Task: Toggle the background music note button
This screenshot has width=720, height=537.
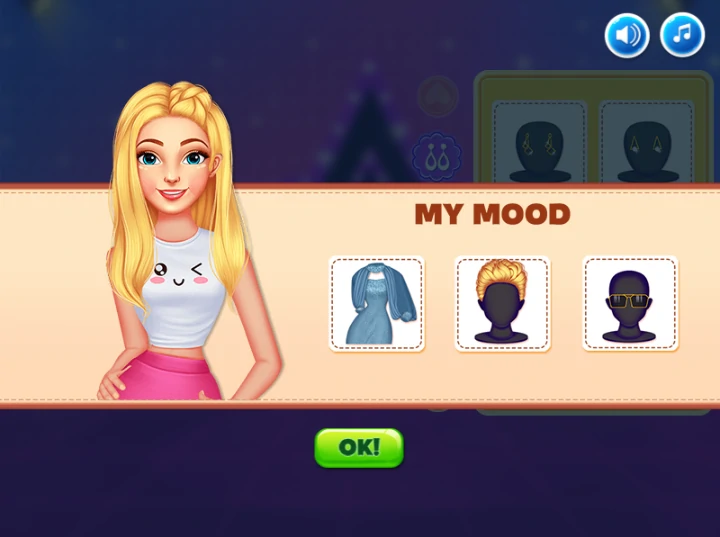Action: pyautogui.click(x=682, y=36)
